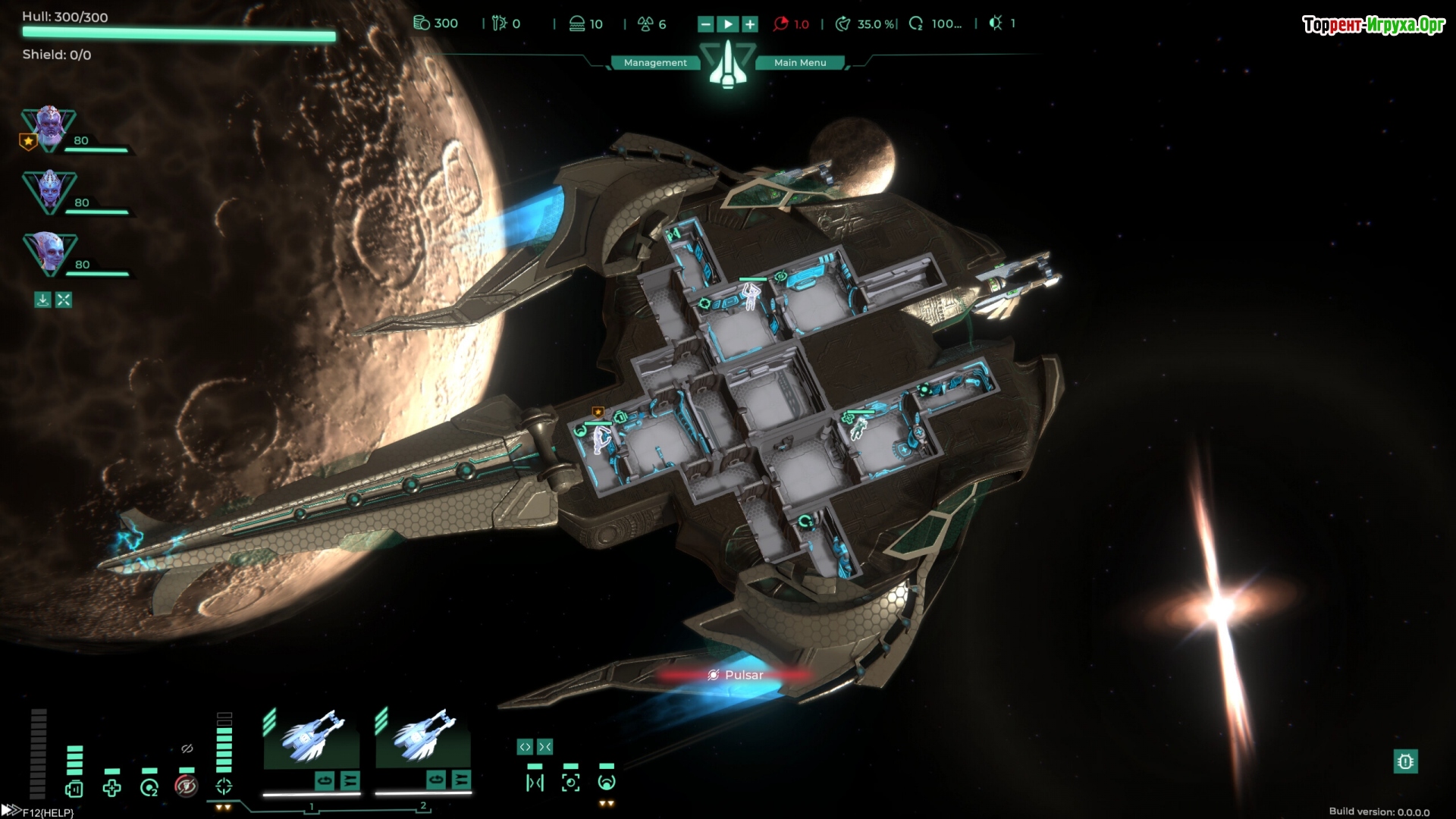Select weapon slot one
The height and width of the screenshot is (819, 1456).
coord(312,739)
